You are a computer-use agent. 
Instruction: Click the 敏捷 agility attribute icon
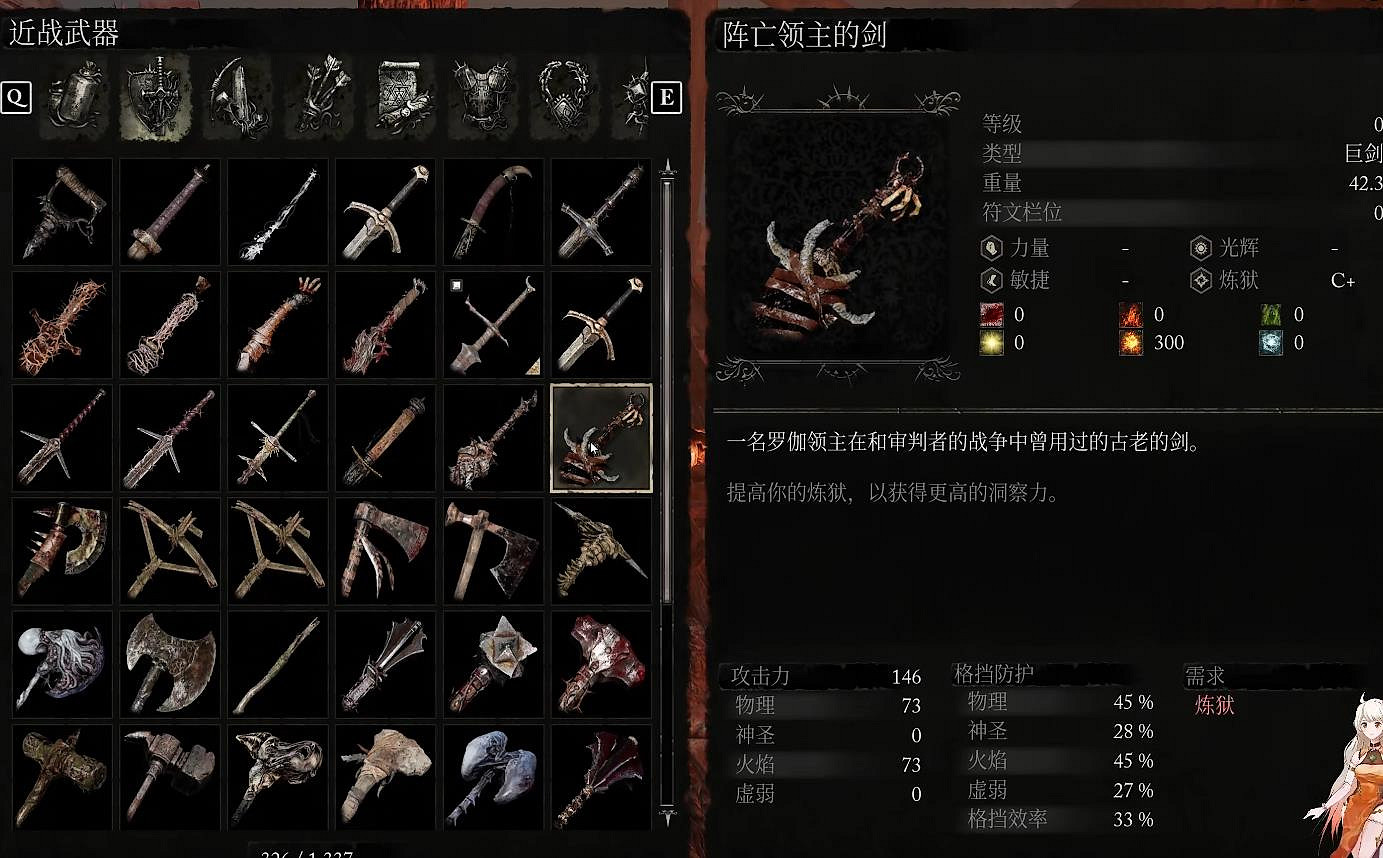(990, 281)
